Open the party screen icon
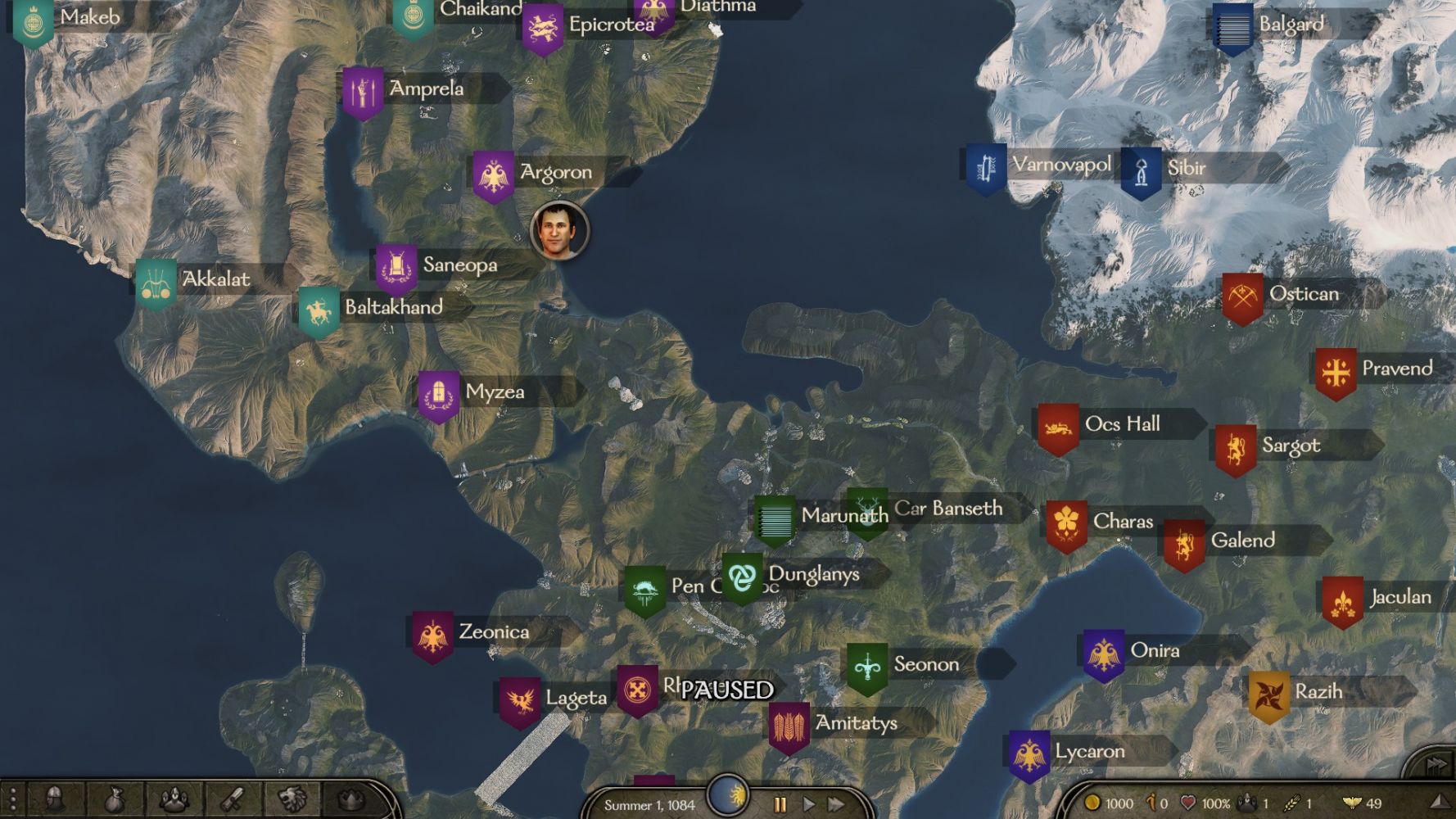Viewport: 1456px width, 819px height. point(174,799)
